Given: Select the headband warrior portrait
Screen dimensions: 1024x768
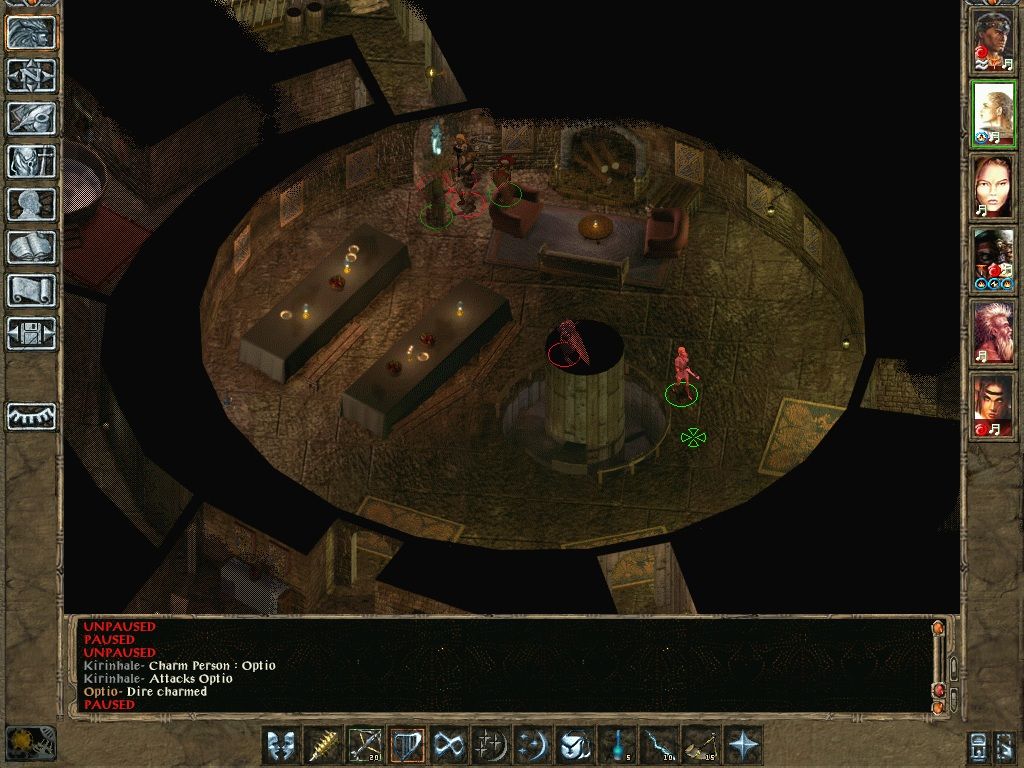Looking at the screenshot, I should tap(994, 405).
